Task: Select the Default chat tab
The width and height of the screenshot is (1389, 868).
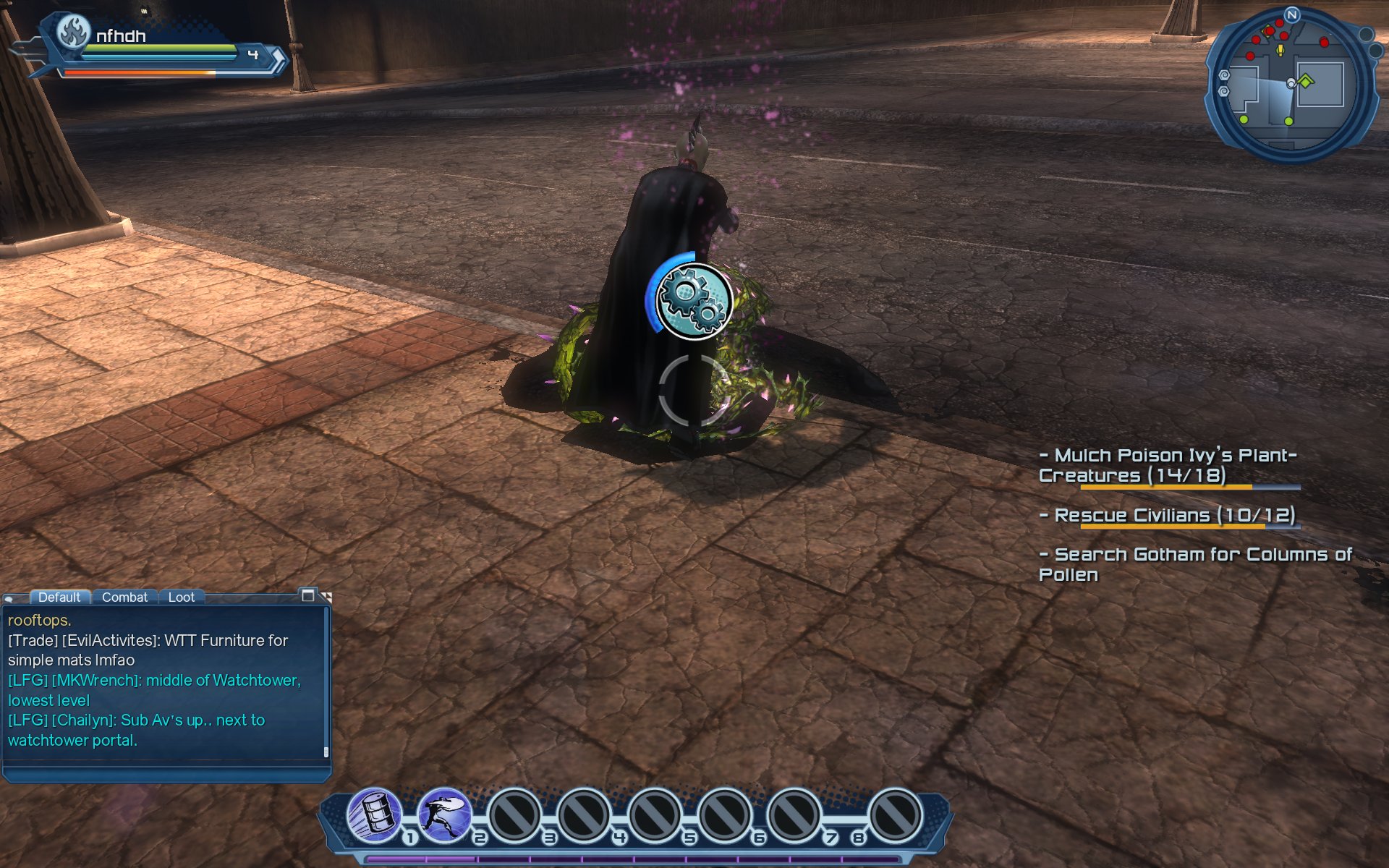Action: click(59, 597)
